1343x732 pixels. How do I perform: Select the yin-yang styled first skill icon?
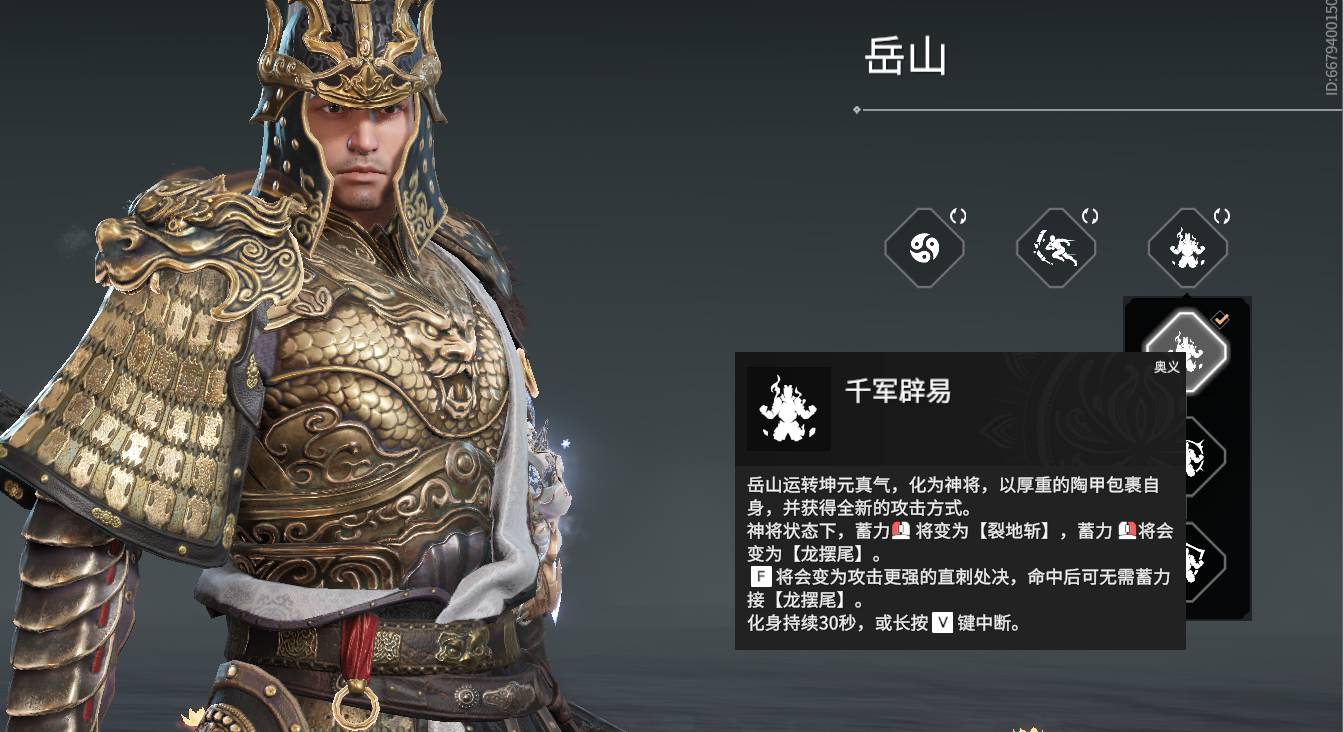pos(924,247)
